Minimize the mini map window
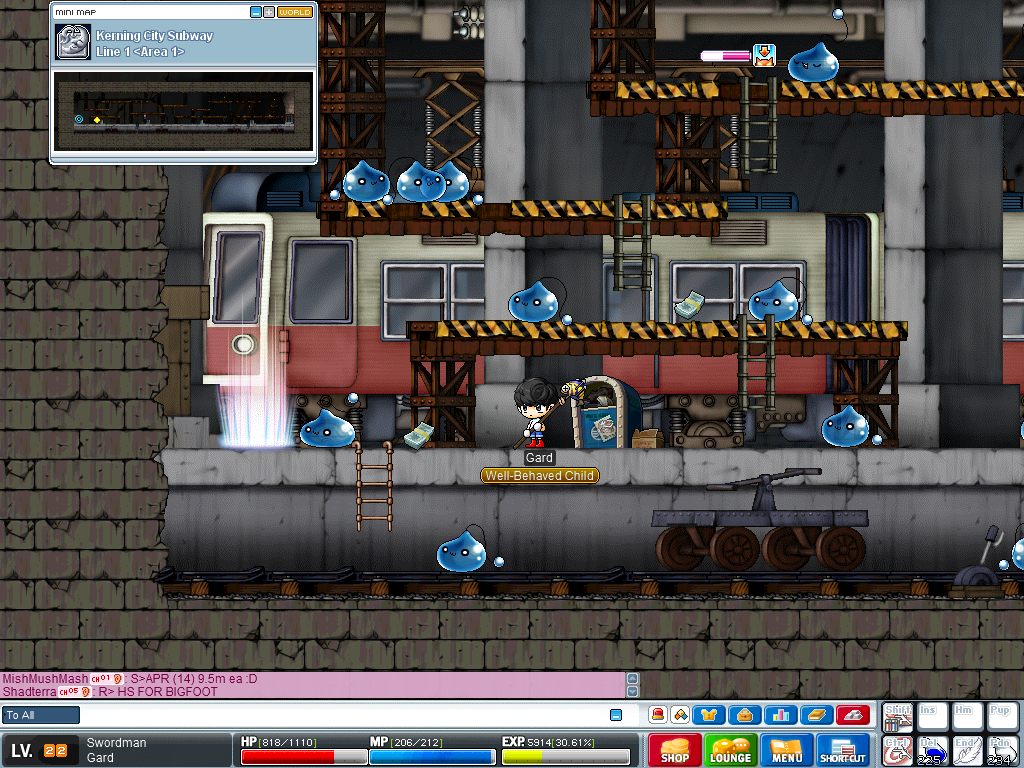 pyautogui.click(x=256, y=12)
